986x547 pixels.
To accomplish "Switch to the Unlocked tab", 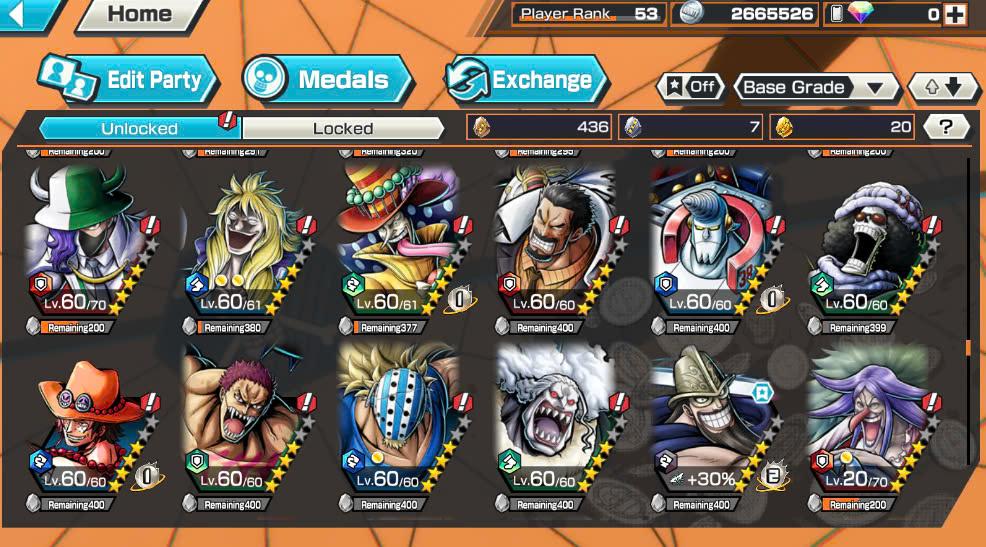I will tap(139, 128).
